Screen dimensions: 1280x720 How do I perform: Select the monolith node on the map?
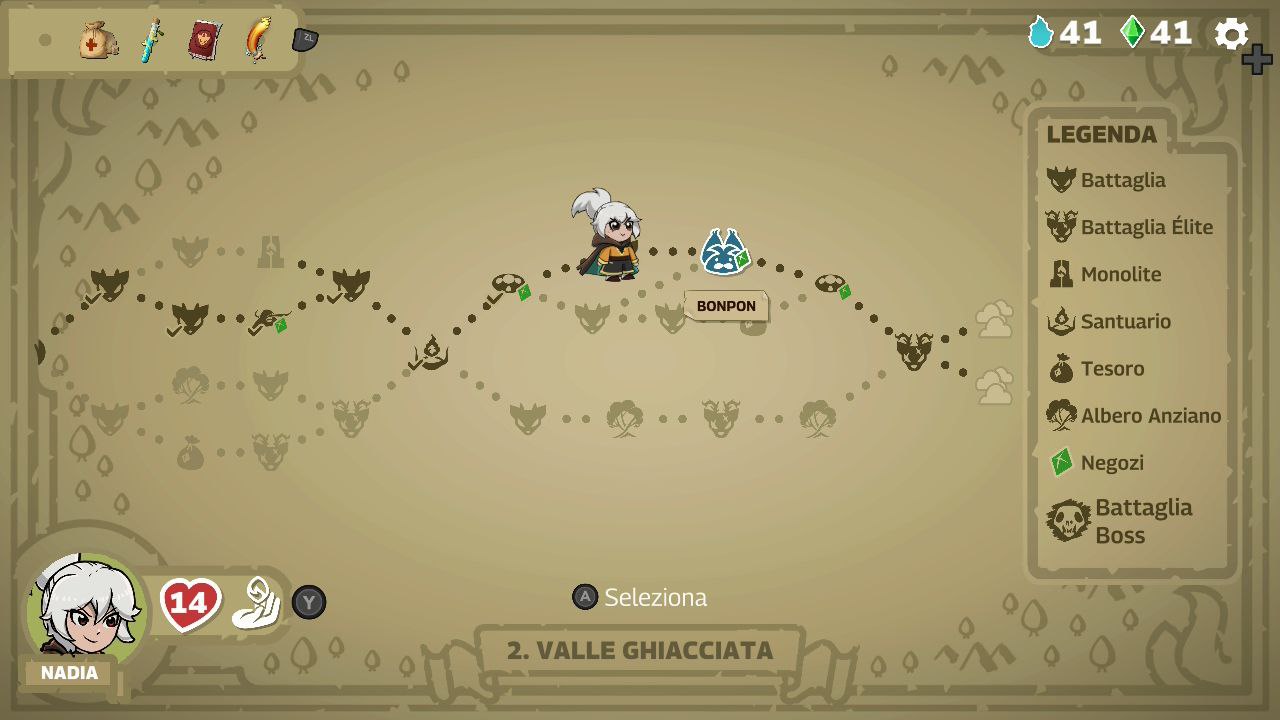(x=270, y=251)
